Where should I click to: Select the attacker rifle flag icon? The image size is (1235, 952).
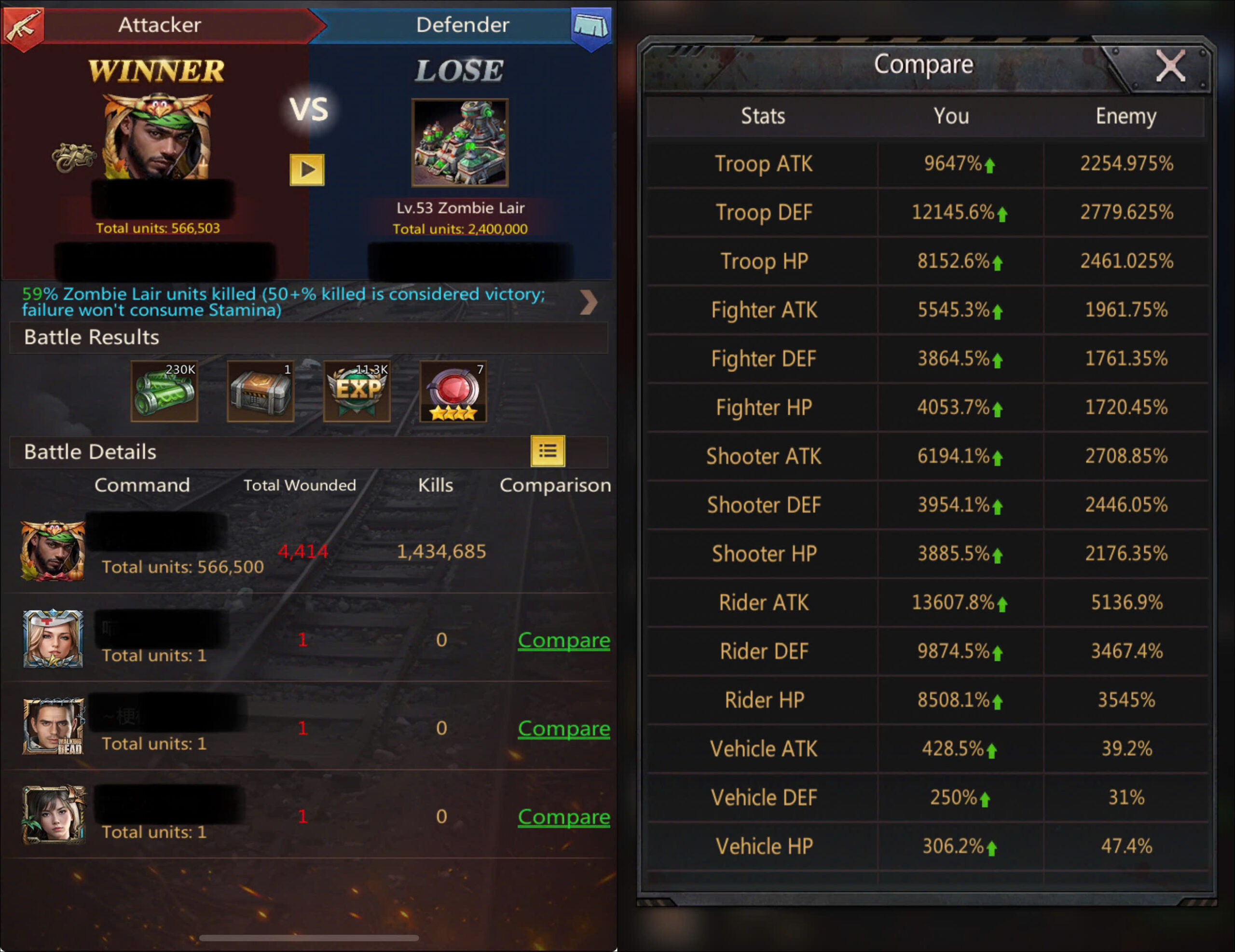(23, 26)
